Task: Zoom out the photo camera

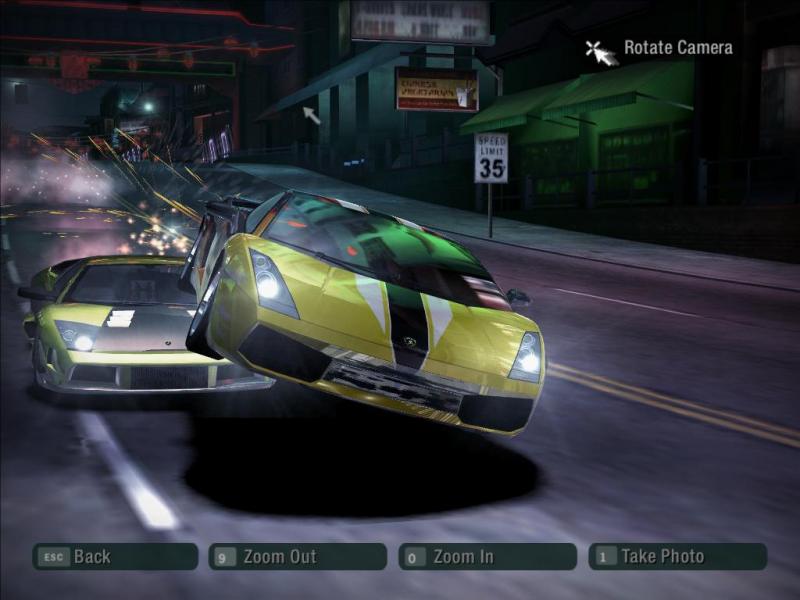Action: pos(297,557)
